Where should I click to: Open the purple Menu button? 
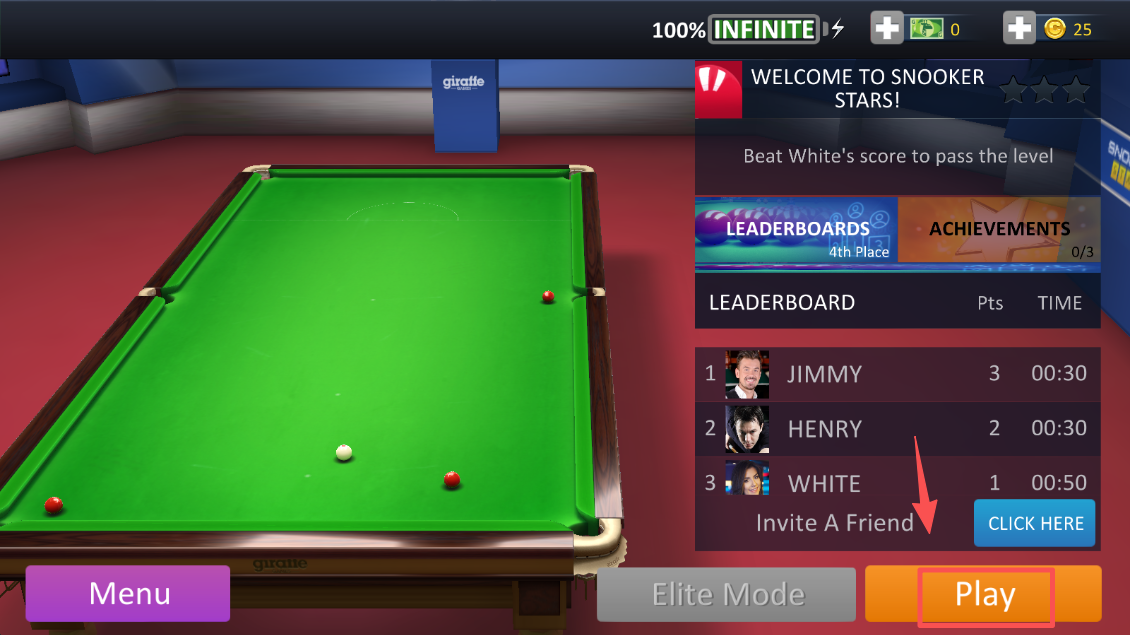[x=128, y=594]
